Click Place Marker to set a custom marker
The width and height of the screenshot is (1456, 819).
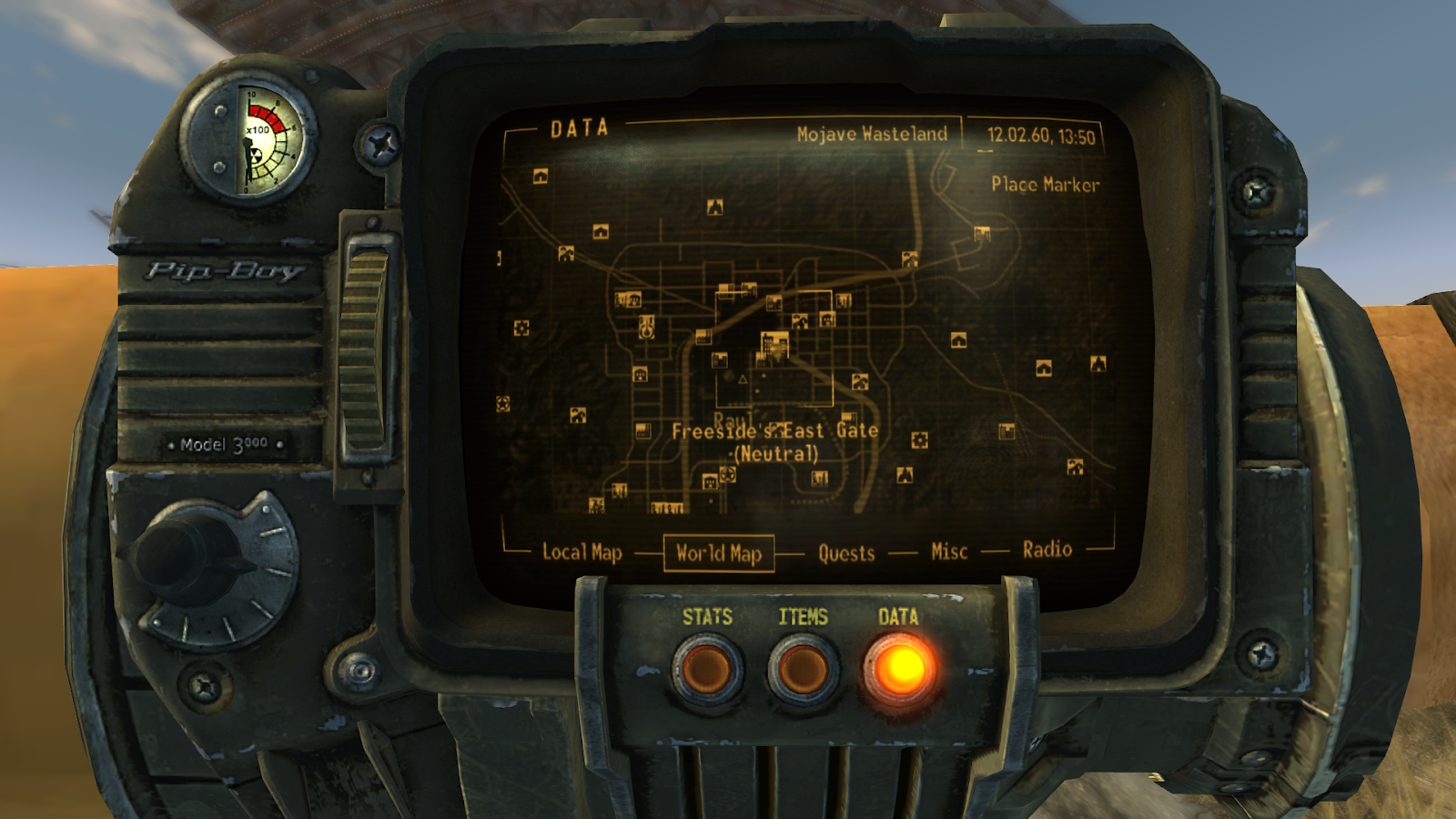pyautogui.click(x=1046, y=183)
